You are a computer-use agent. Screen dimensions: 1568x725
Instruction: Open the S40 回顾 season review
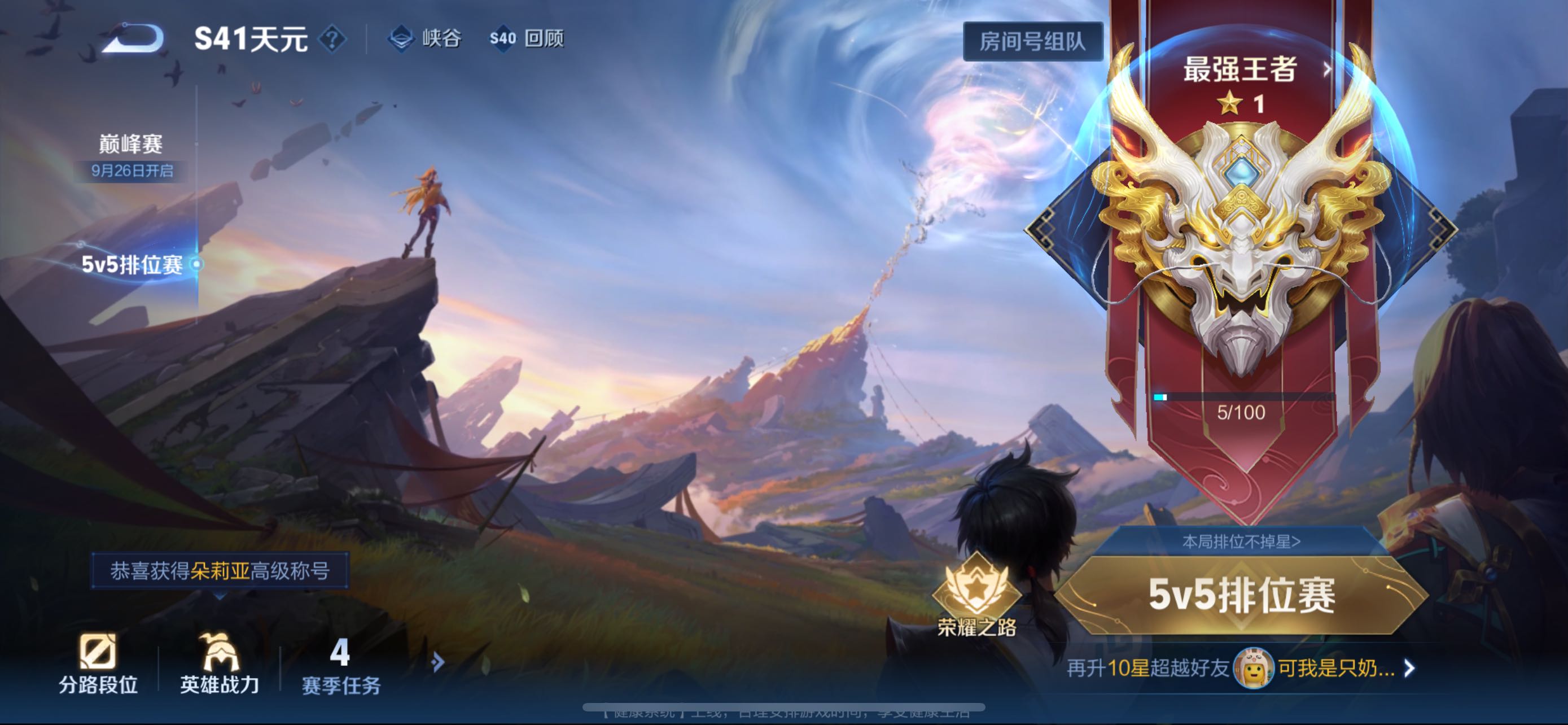pos(527,39)
